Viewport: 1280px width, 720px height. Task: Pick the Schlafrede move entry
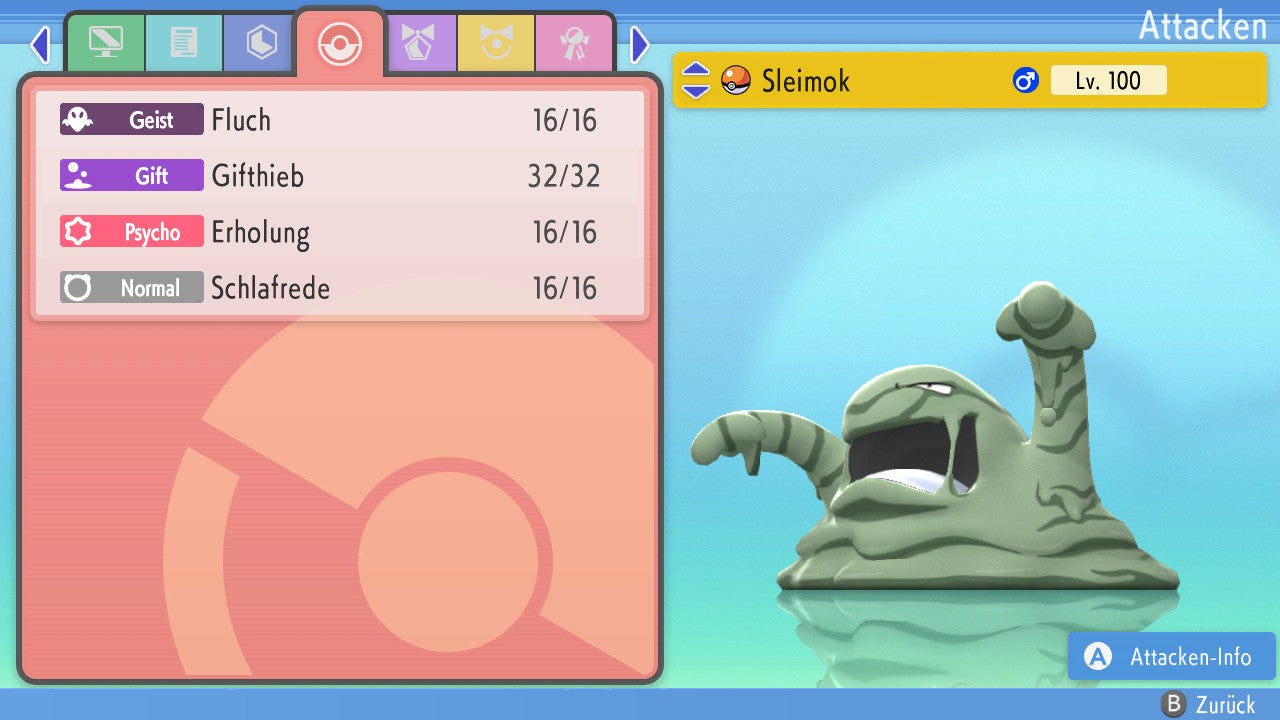tap(340, 288)
